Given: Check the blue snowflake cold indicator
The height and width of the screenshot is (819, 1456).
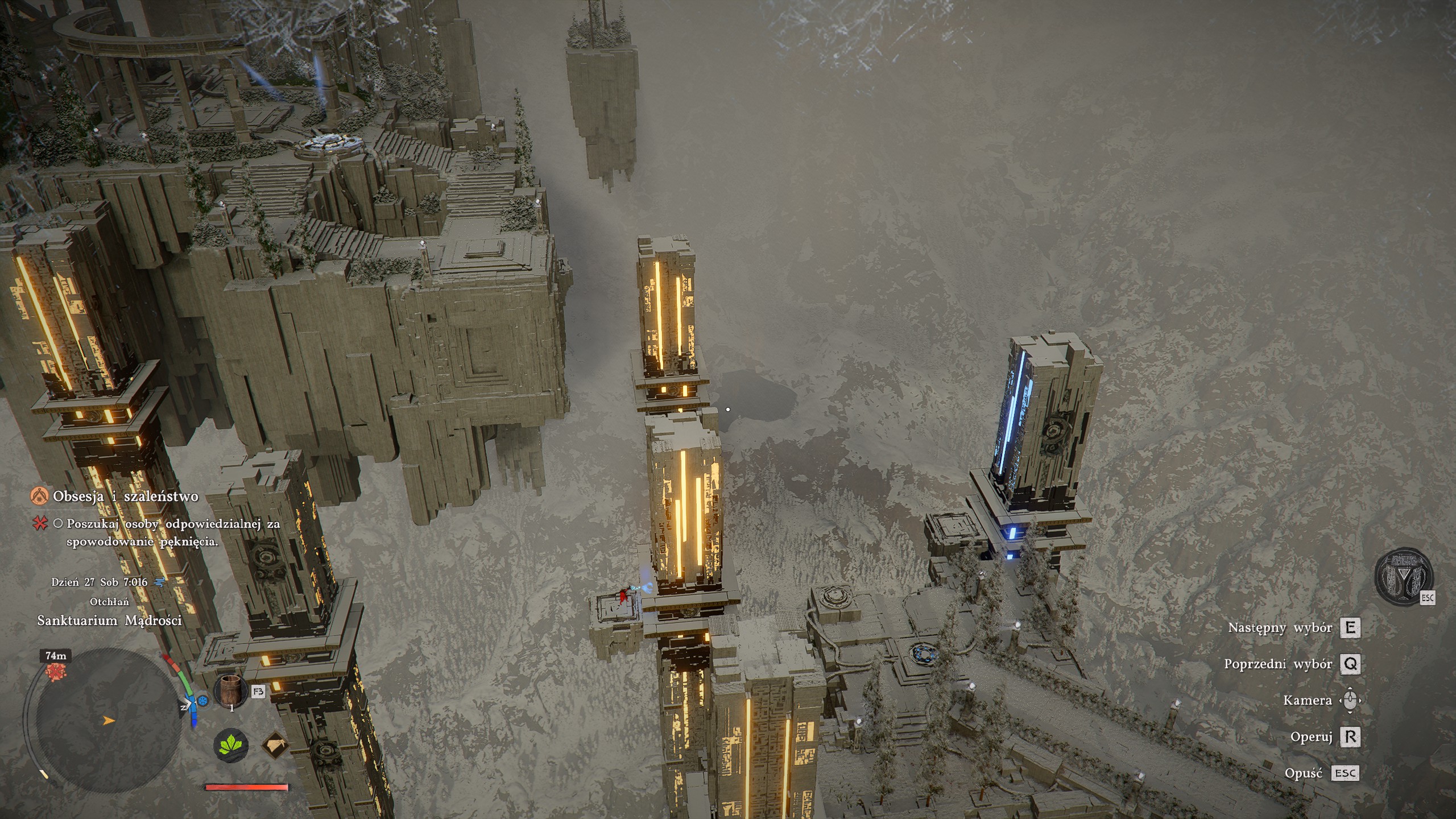Looking at the screenshot, I should 202,700.
